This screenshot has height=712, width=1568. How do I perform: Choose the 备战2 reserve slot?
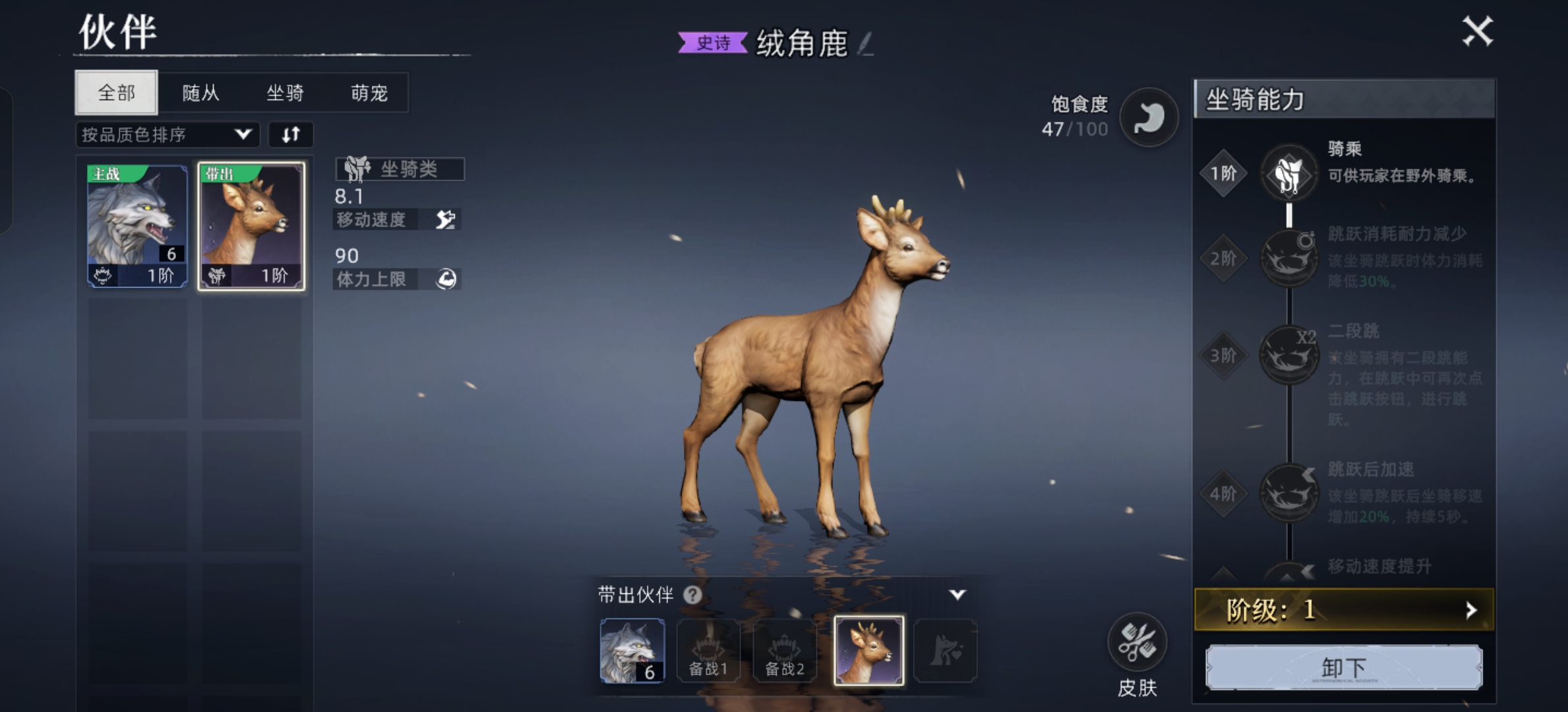tap(785, 651)
